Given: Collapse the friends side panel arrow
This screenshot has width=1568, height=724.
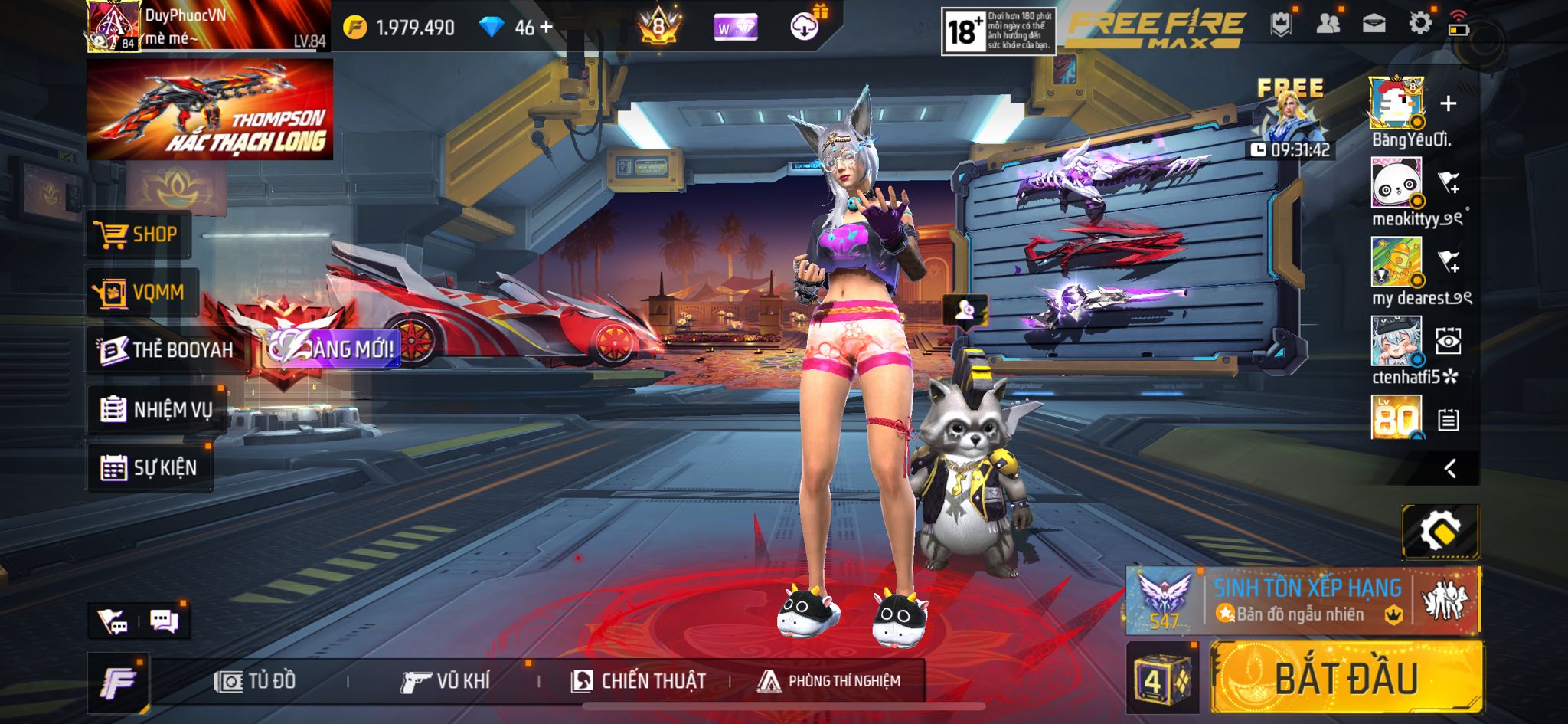Looking at the screenshot, I should pyautogui.click(x=1450, y=469).
